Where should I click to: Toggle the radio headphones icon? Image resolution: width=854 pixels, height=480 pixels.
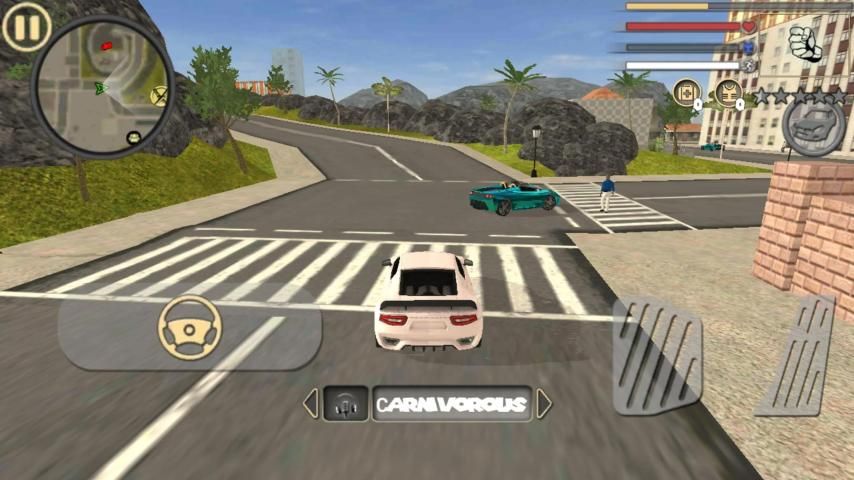pyautogui.click(x=346, y=404)
